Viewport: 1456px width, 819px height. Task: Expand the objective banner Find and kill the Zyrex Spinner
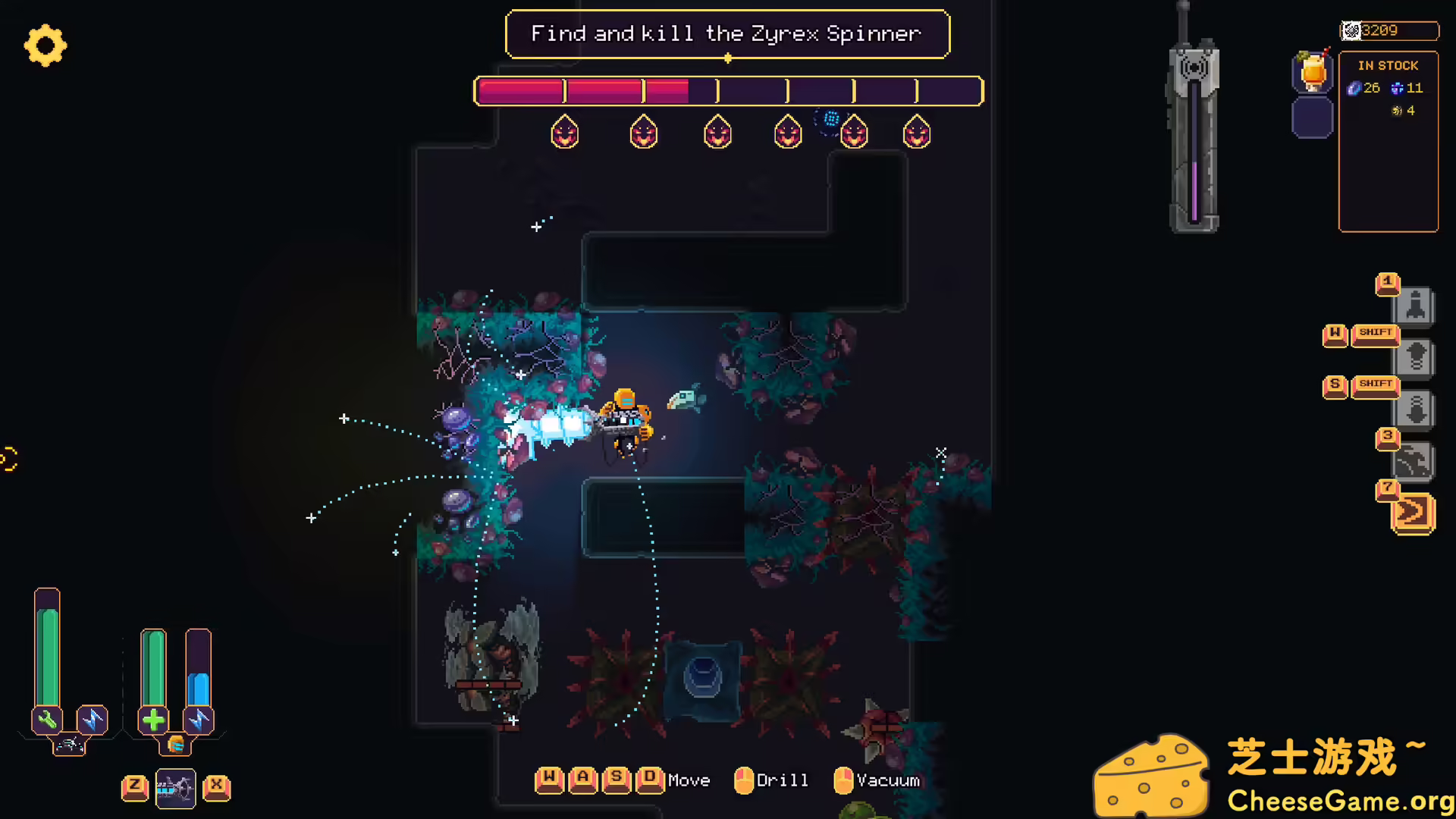pyautogui.click(x=726, y=34)
